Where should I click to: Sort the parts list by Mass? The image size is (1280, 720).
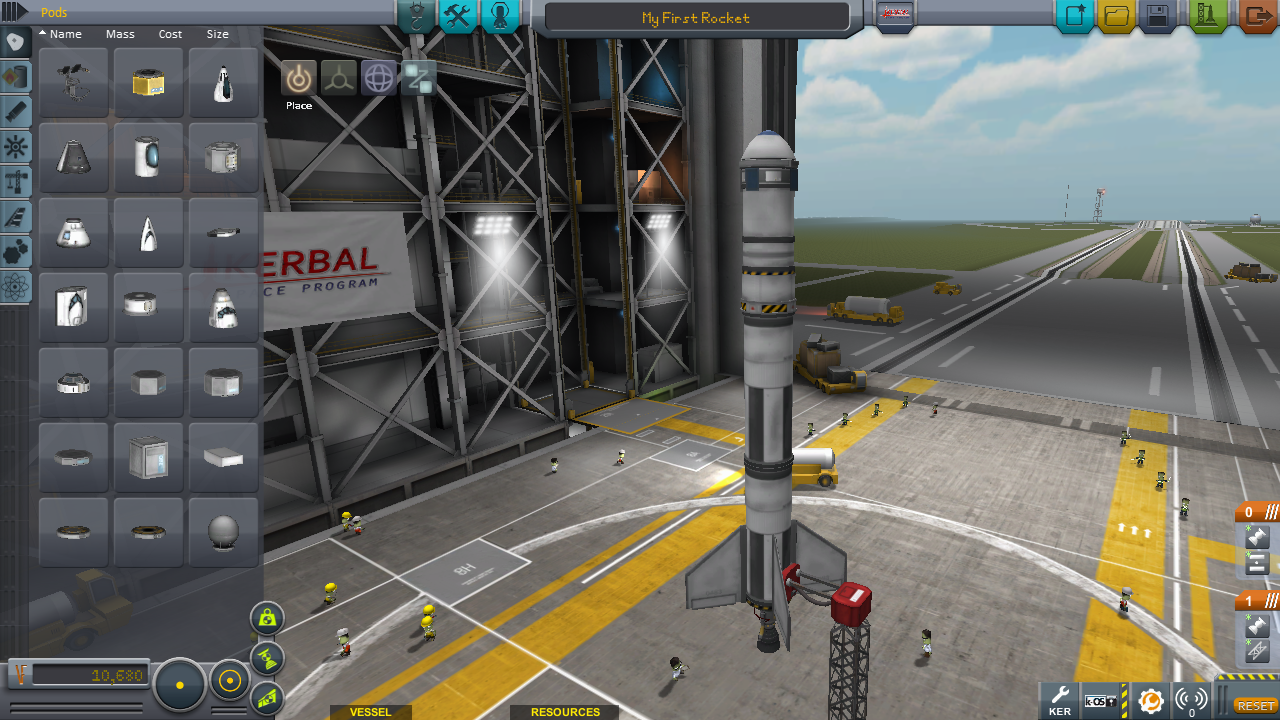[120, 34]
